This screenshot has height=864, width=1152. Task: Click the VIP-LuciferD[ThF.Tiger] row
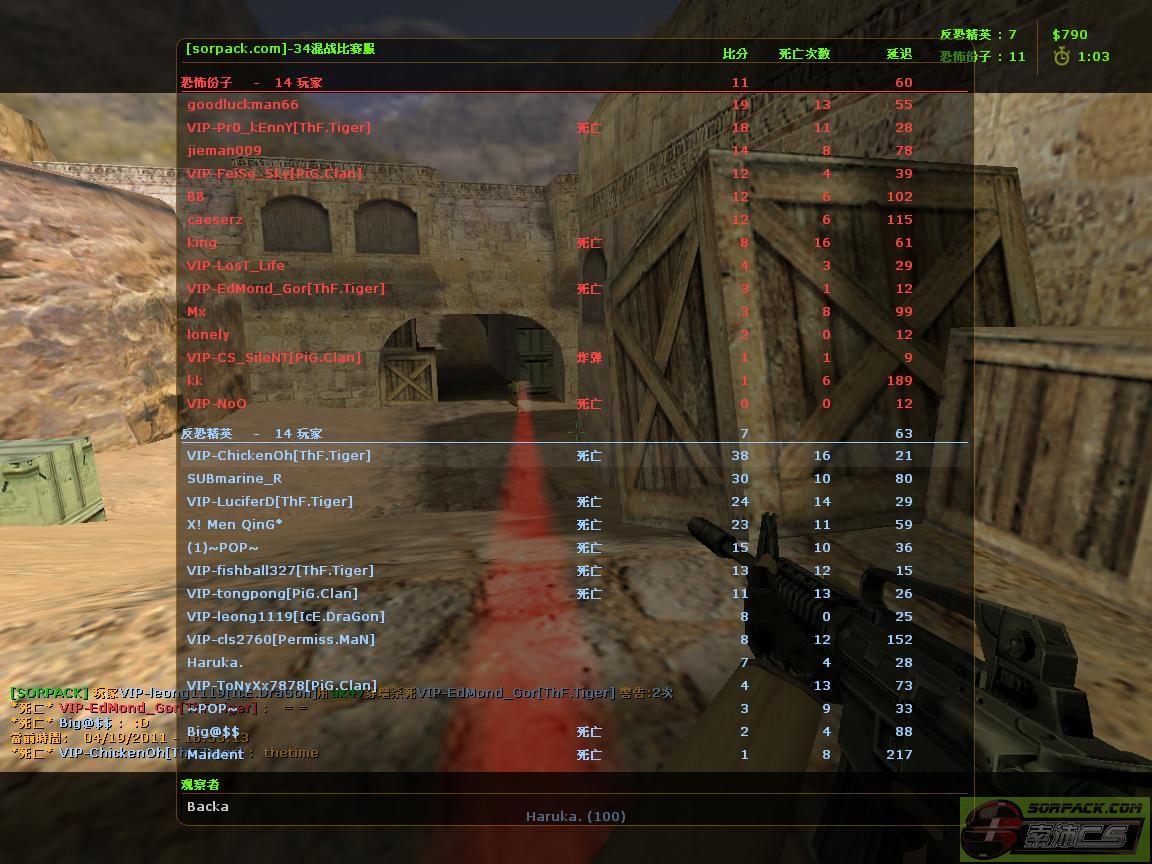(269, 502)
